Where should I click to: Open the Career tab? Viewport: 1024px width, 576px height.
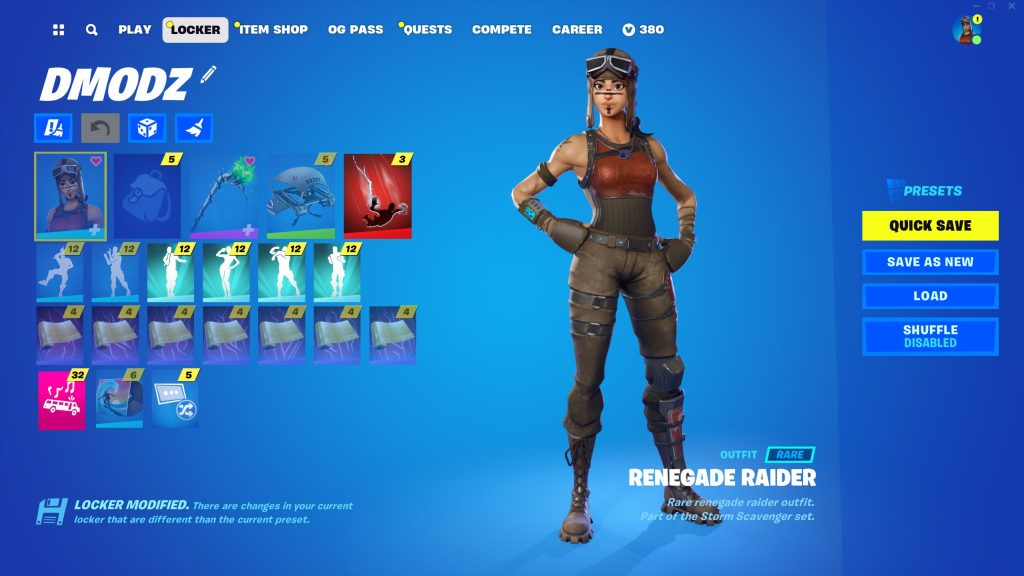[x=577, y=30]
